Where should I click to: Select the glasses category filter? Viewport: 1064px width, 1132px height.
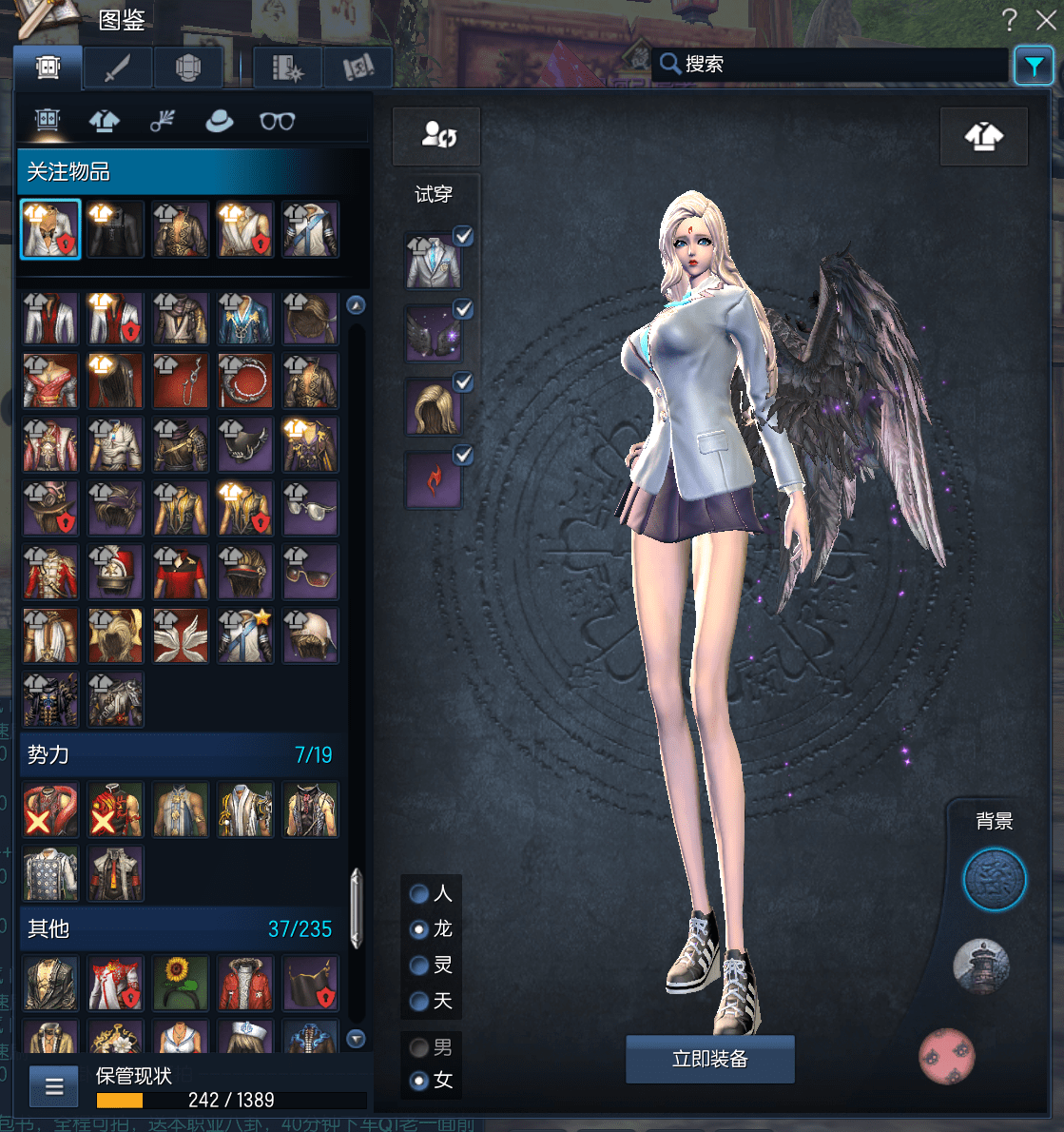click(x=277, y=121)
